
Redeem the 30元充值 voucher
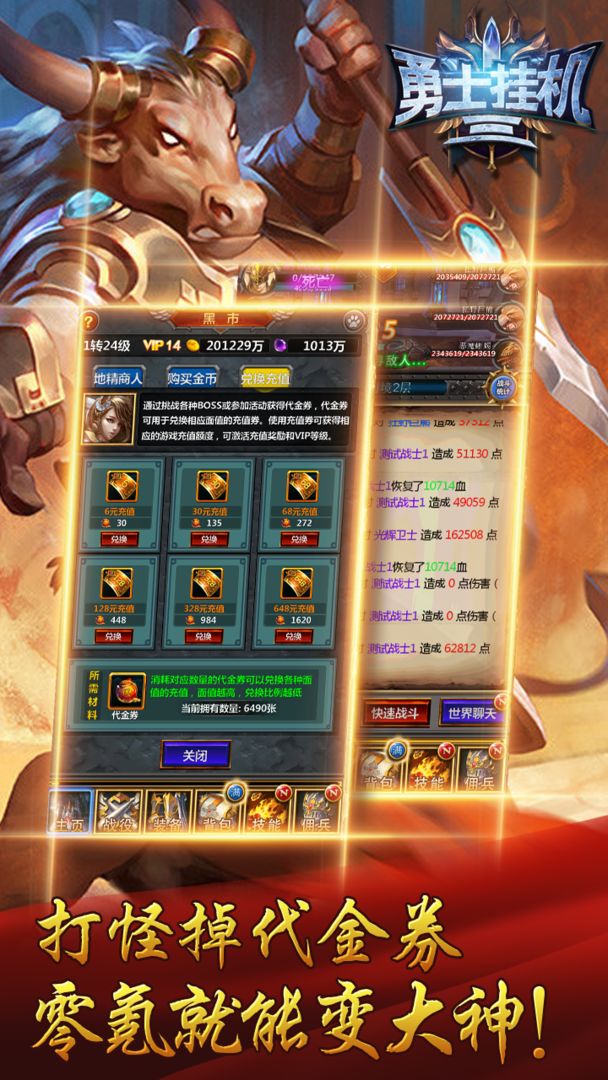tap(208, 539)
